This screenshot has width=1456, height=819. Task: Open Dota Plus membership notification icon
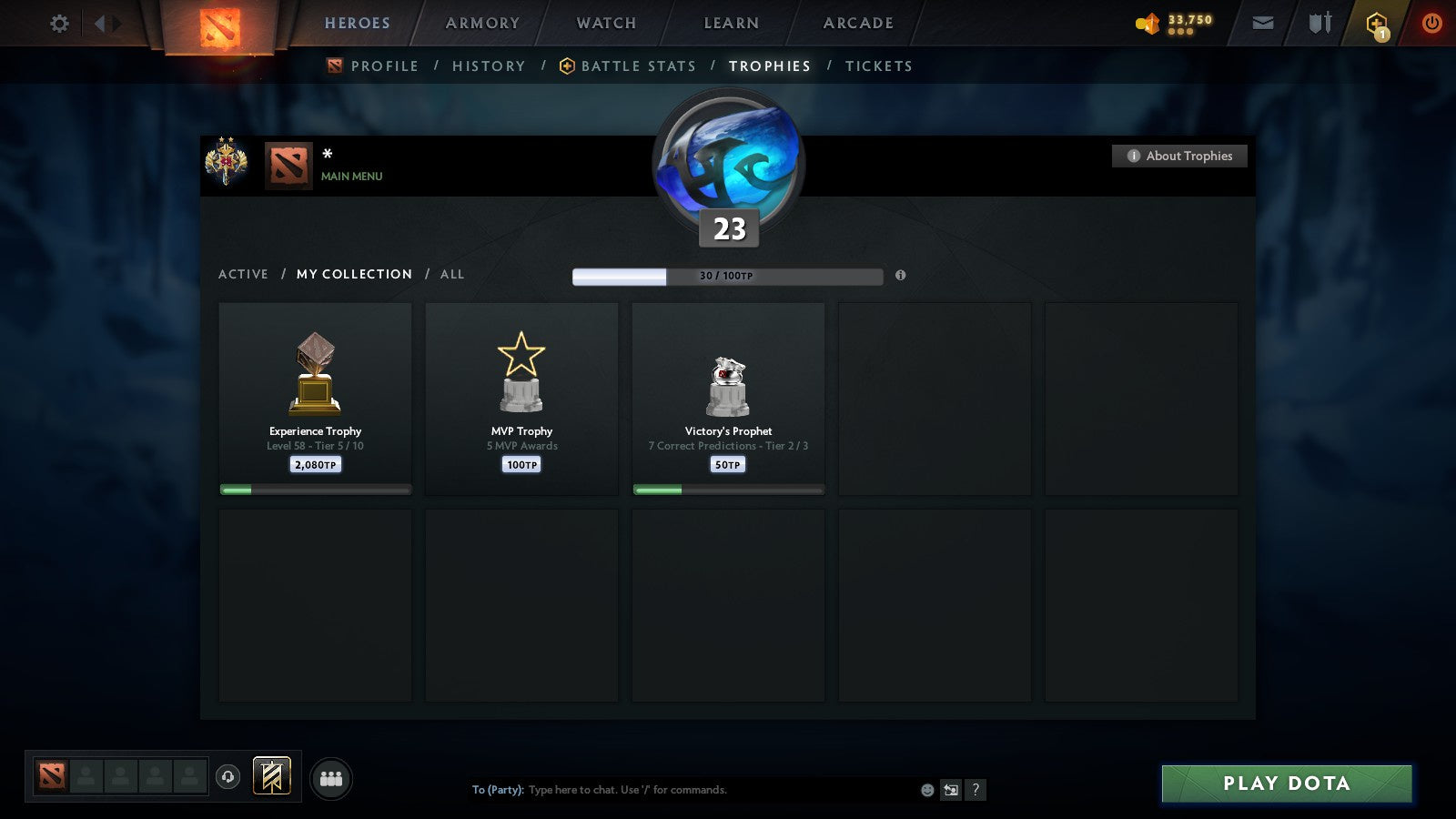pyautogui.click(x=1377, y=23)
